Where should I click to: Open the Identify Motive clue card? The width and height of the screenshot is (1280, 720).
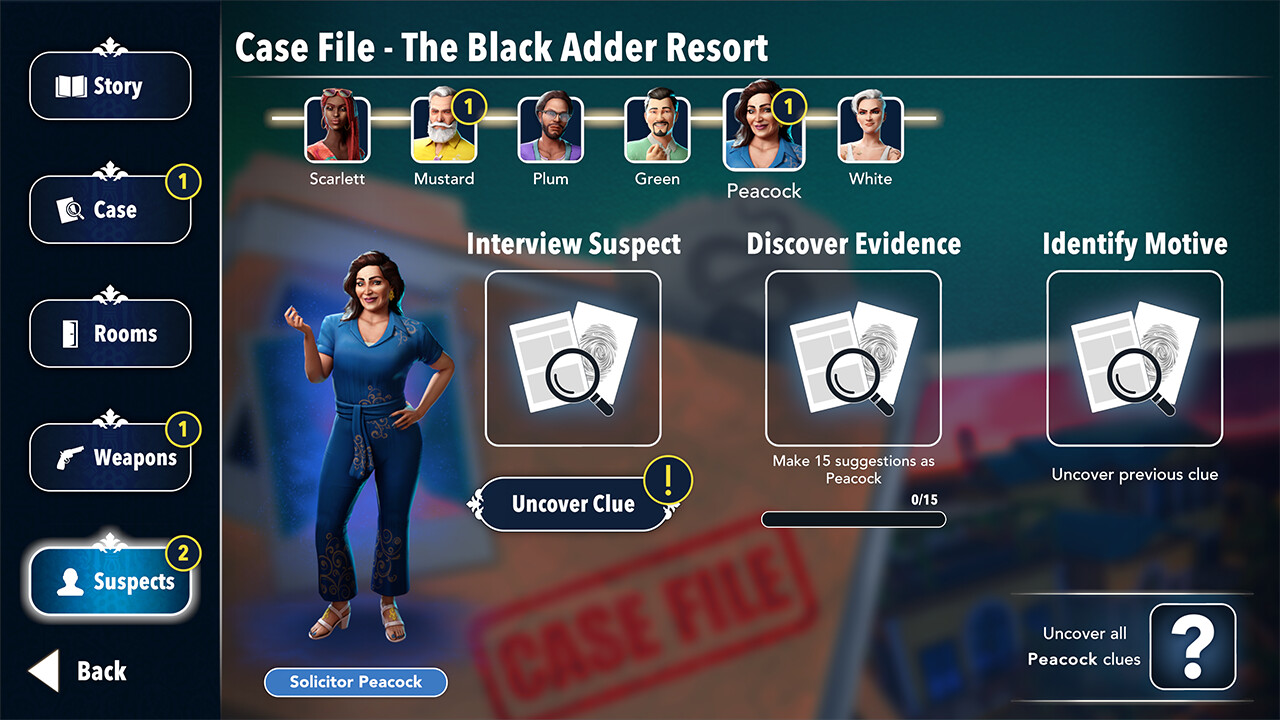pyautogui.click(x=1135, y=358)
